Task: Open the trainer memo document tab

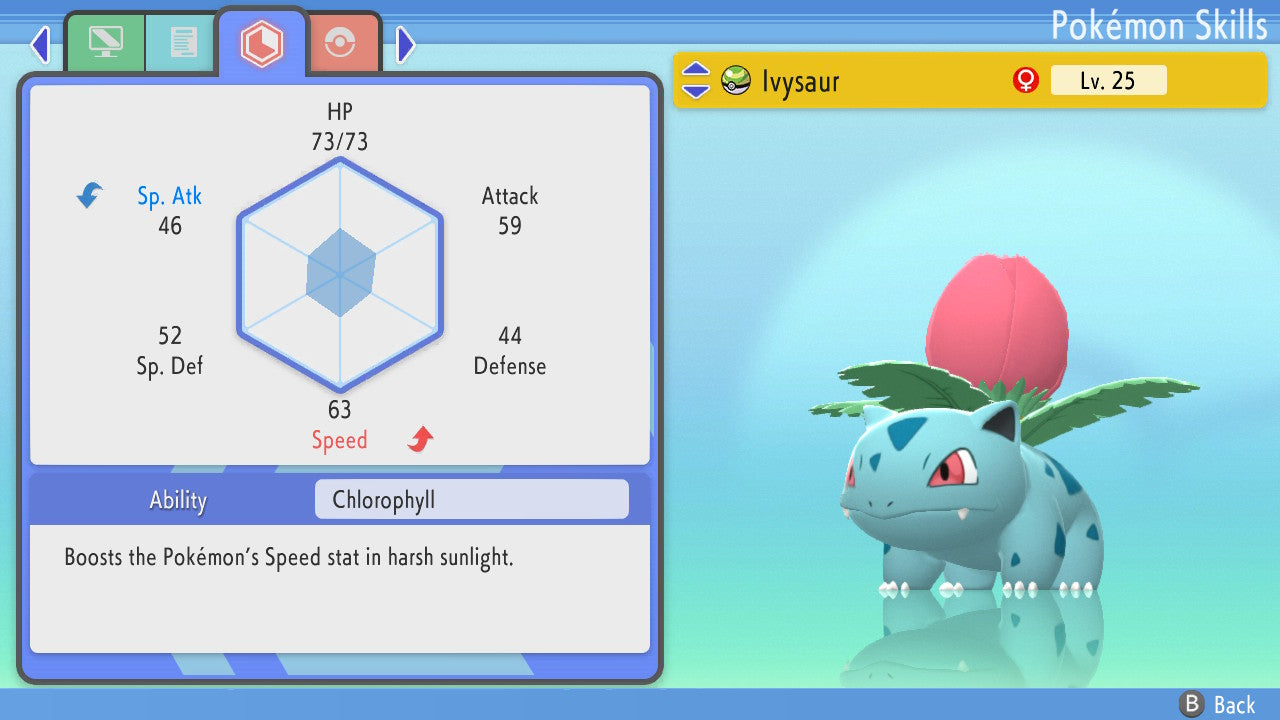Action: [182, 42]
